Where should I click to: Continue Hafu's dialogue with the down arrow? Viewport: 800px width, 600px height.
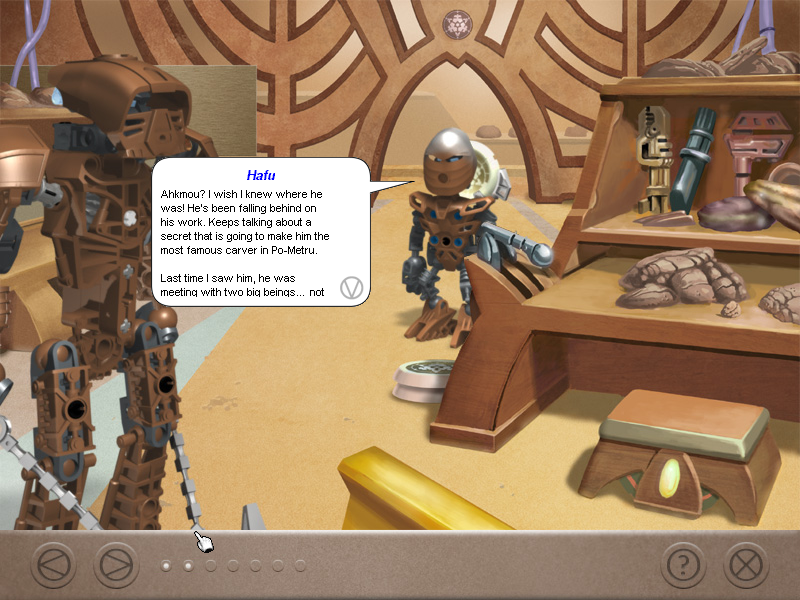click(x=351, y=288)
